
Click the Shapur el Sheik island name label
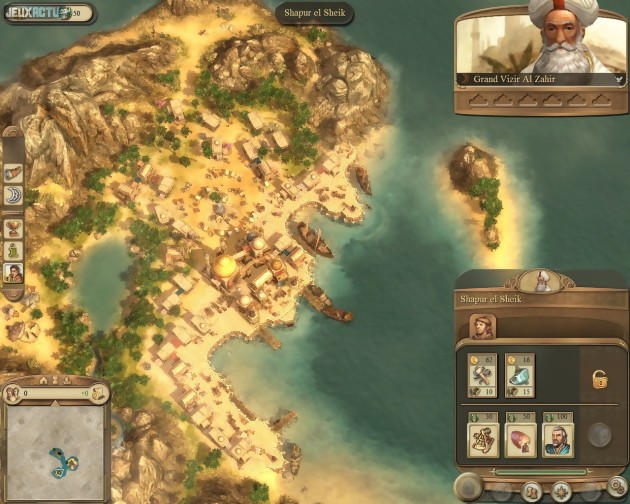click(x=315, y=14)
